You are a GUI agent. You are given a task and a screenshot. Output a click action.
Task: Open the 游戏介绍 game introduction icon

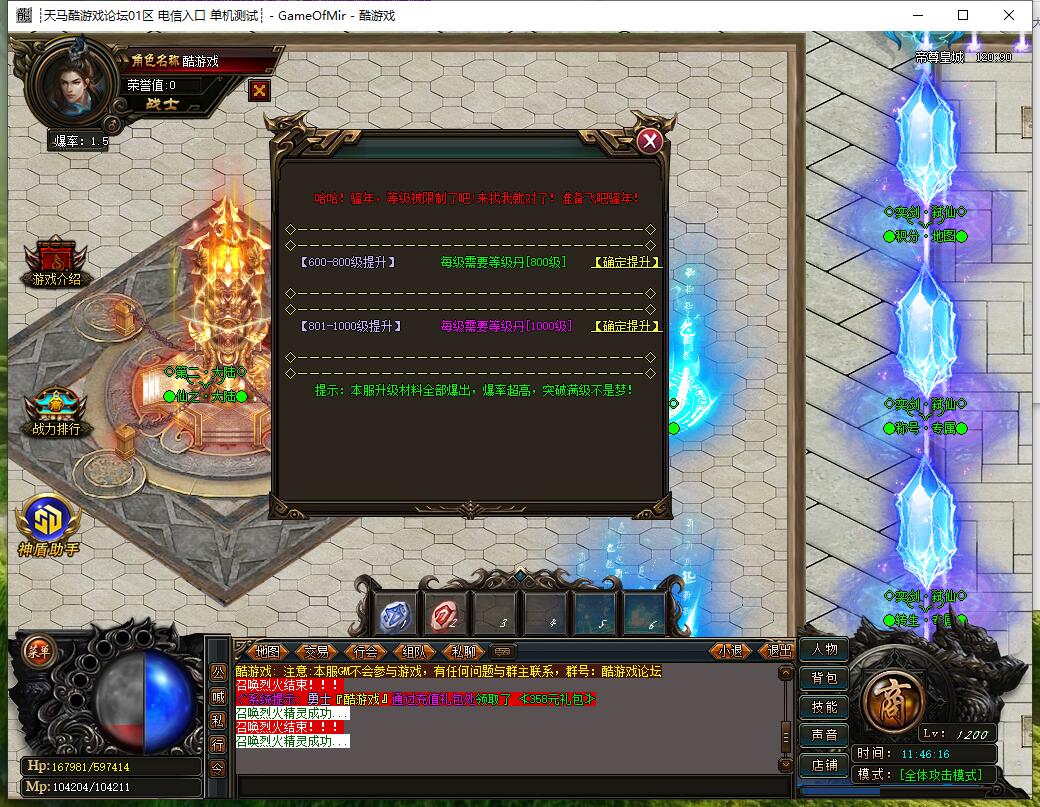(56, 263)
